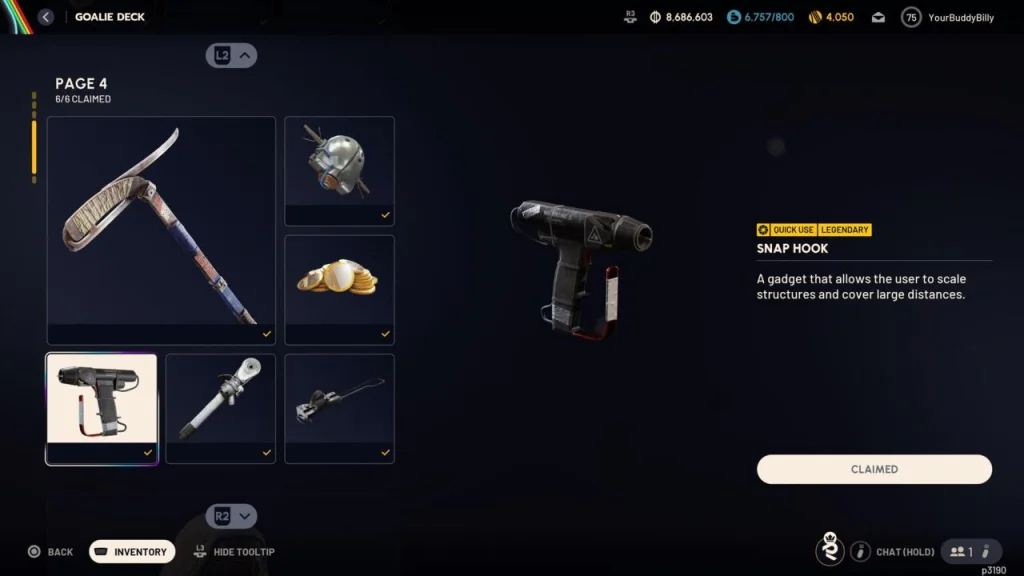Select the white cylinder gadget reward
The image size is (1024, 576).
[220, 408]
